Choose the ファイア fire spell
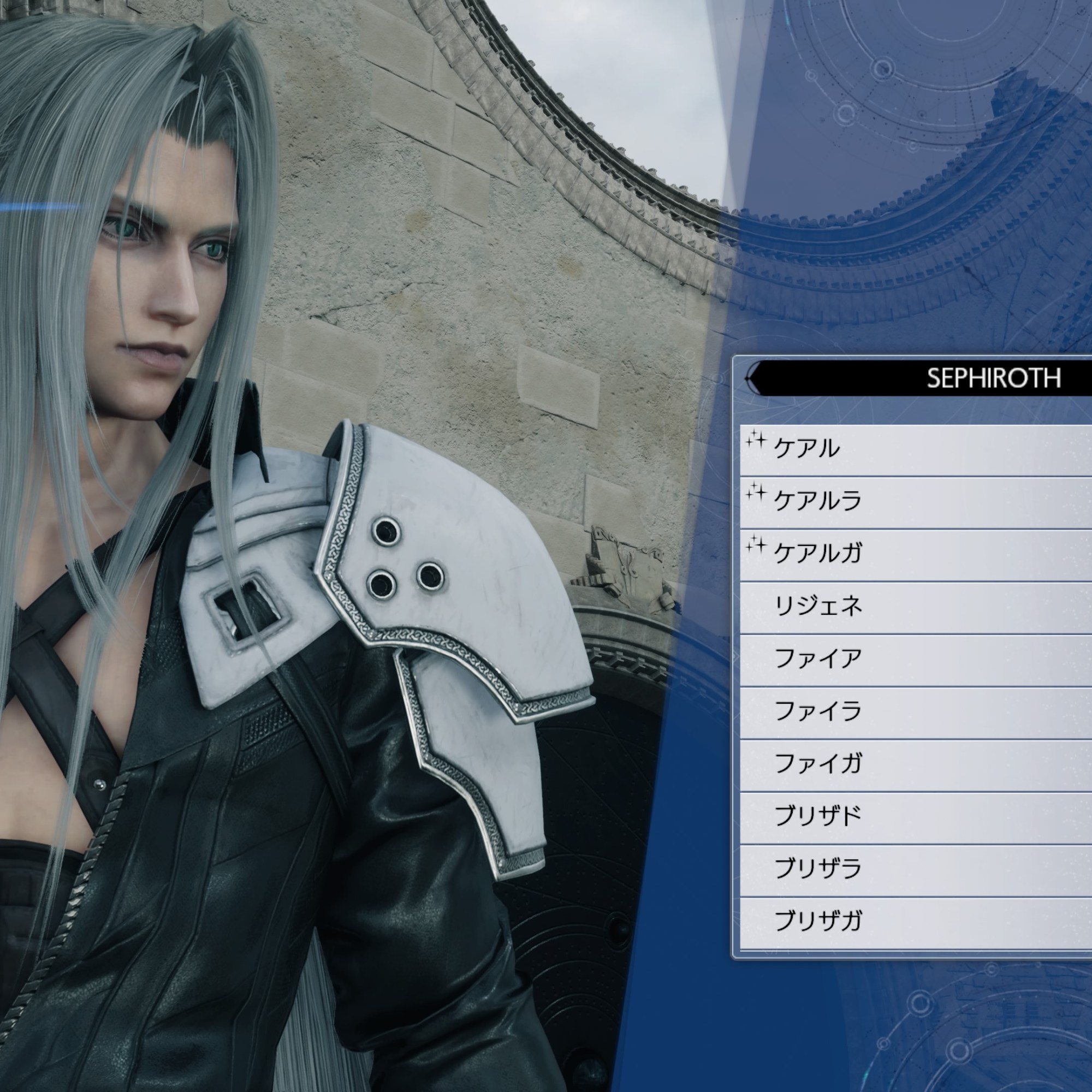Image resolution: width=1092 pixels, height=1092 pixels. (916, 659)
